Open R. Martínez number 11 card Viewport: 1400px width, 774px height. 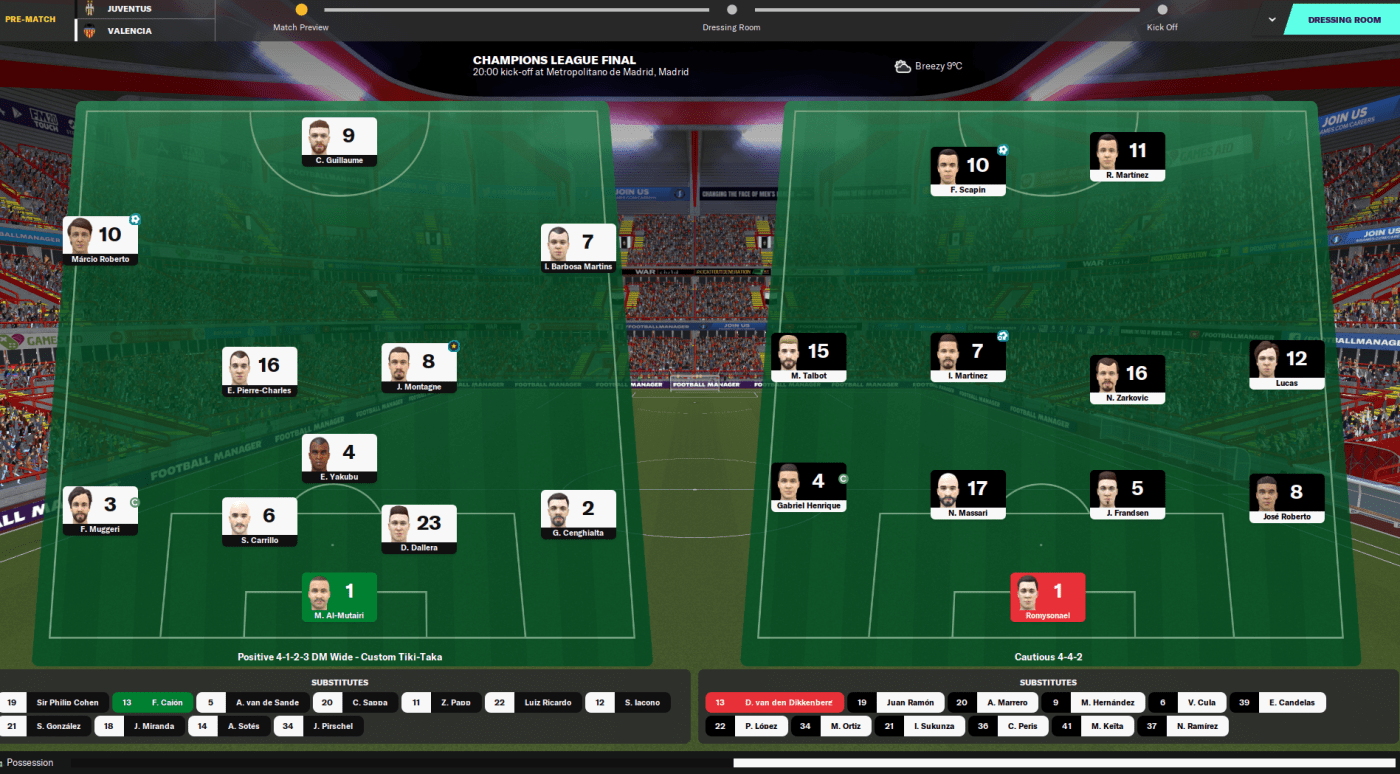(x=1127, y=156)
